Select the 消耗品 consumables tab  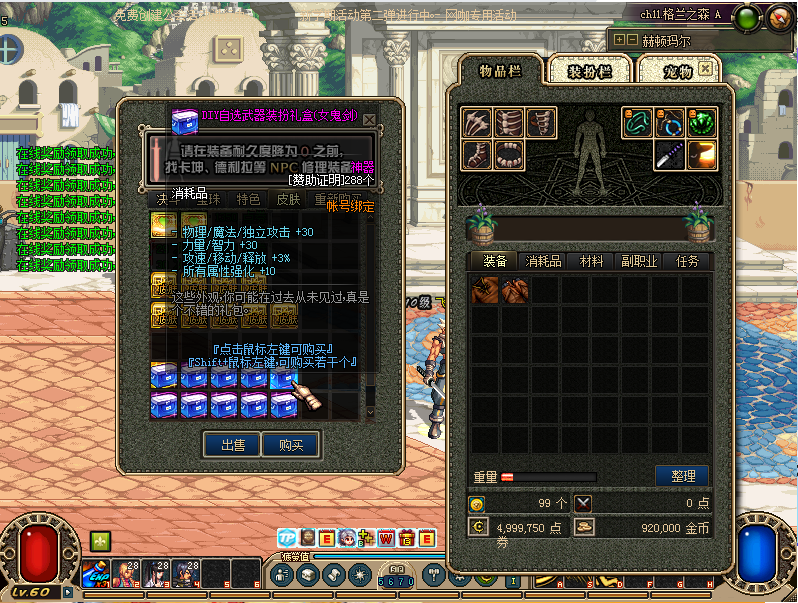(543, 261)
